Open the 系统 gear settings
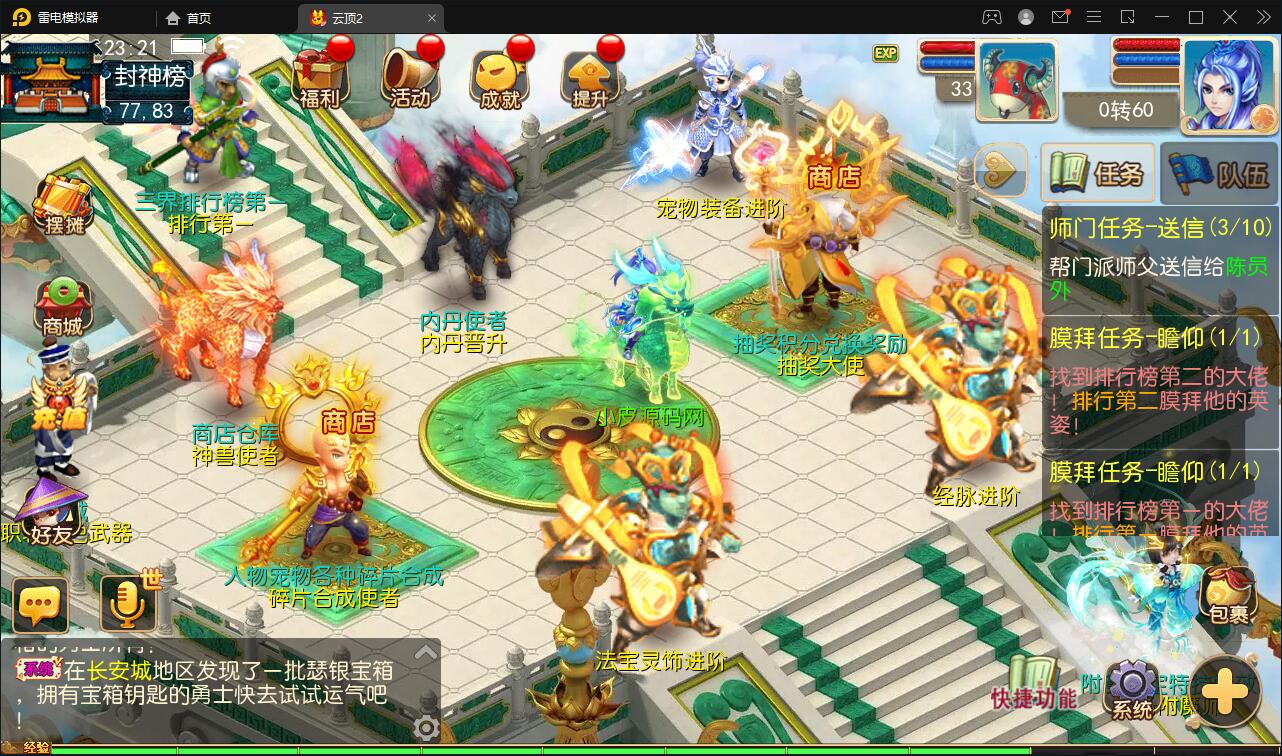Image resolution: width=1282 pixels, height=756 pixels. pos(1132,690)
